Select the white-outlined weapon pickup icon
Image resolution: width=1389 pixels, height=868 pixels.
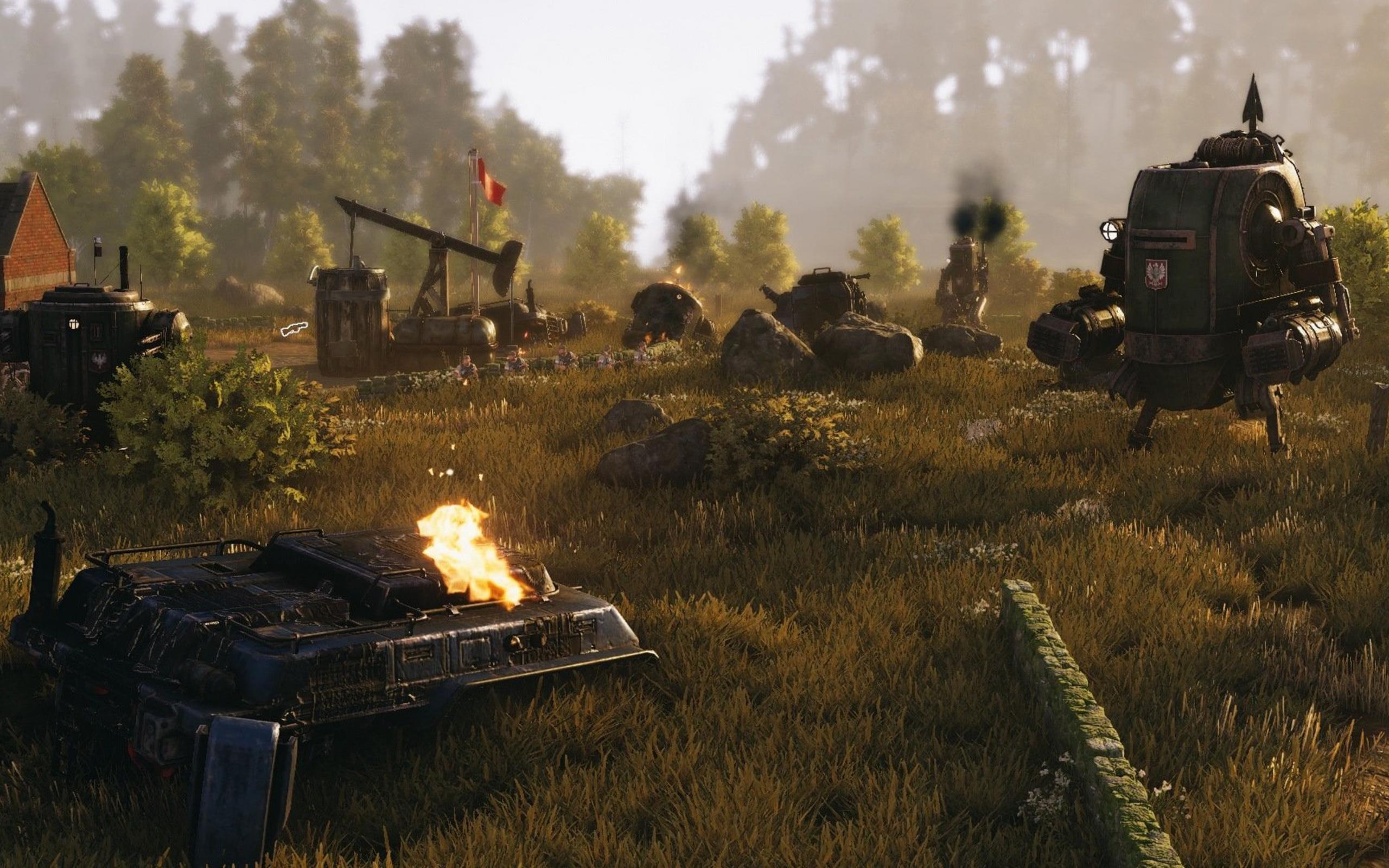click(x=294, y=329)
